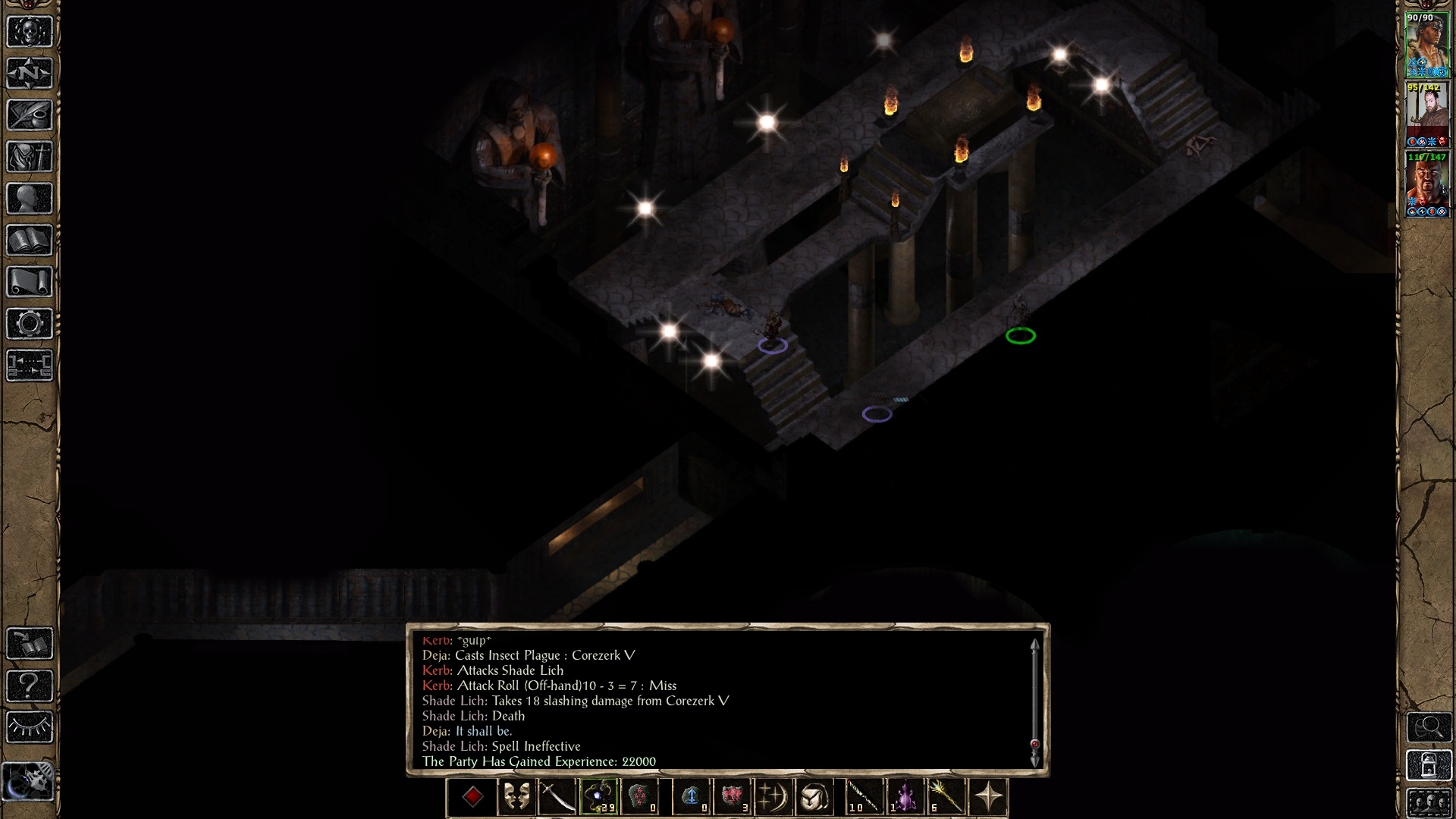Select the first character portrait
This screenshot has height=819, width=1456.
coord(1427,44)
